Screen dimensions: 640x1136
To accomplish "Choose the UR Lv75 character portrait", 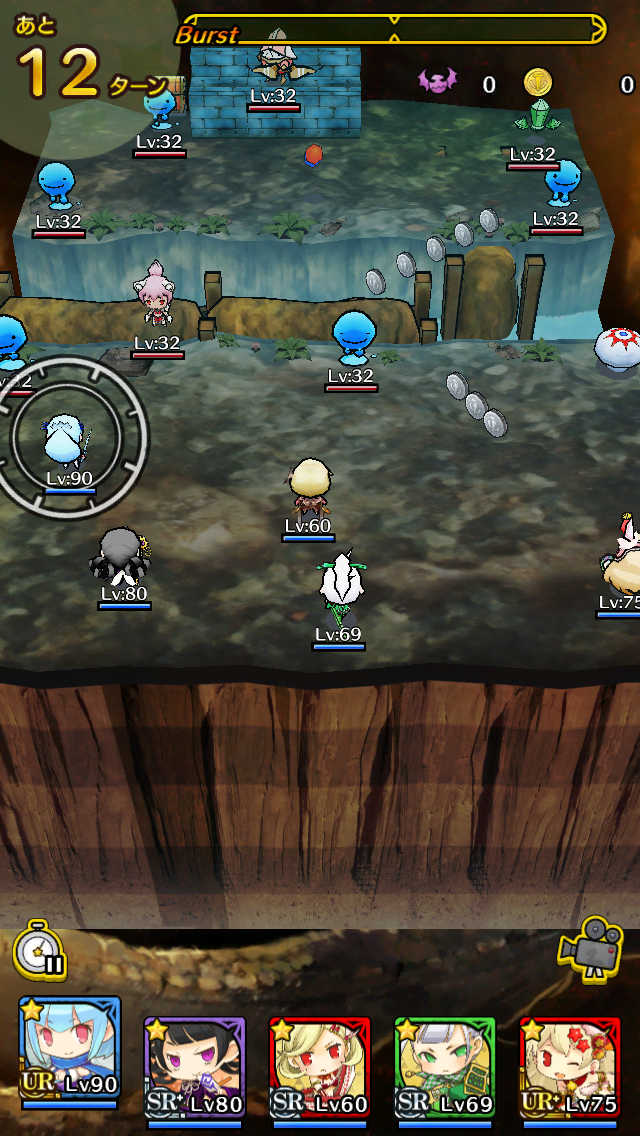I will [x=570, y=1067].
